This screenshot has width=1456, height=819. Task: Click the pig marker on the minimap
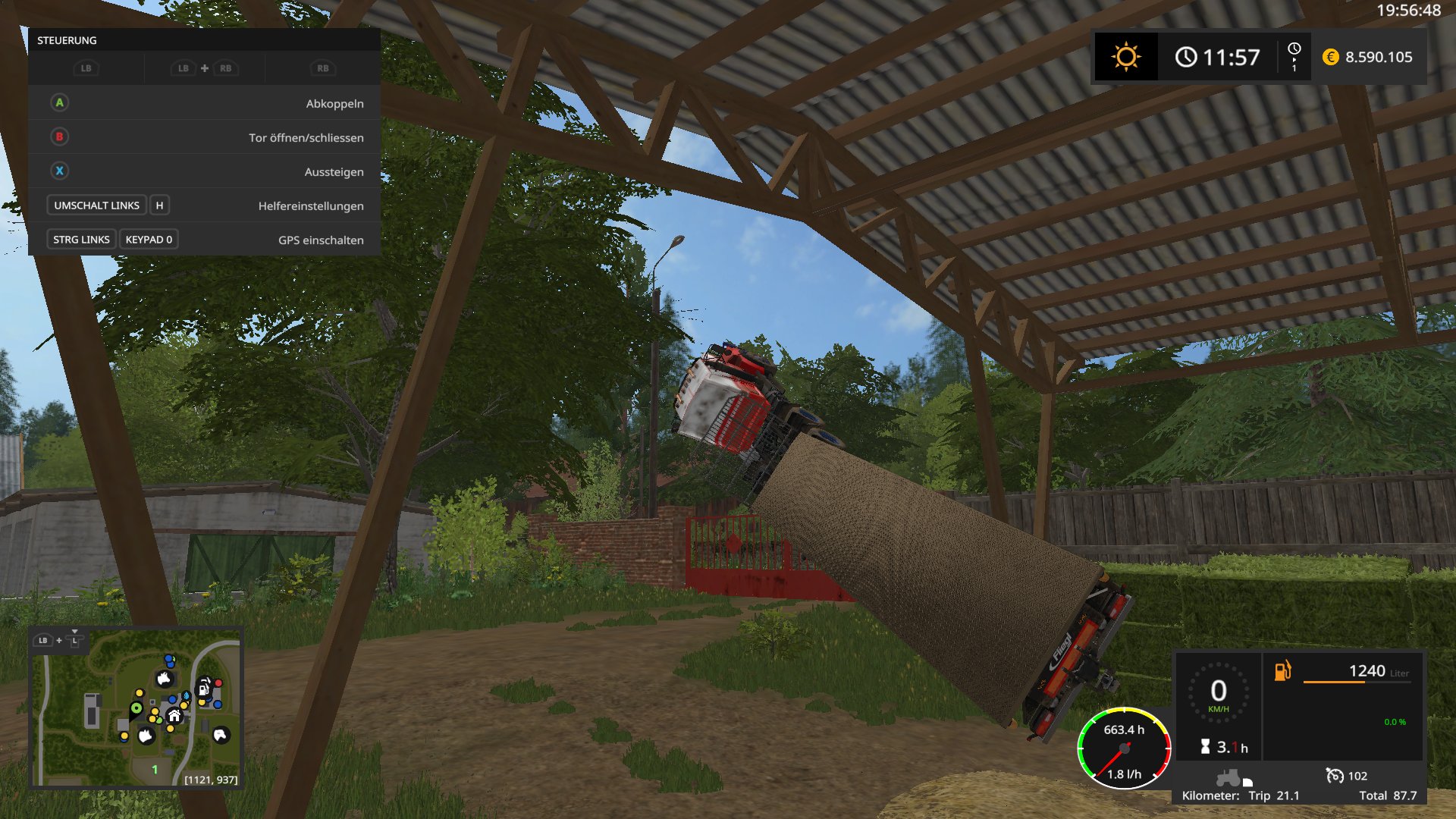(x=146, y=735)
